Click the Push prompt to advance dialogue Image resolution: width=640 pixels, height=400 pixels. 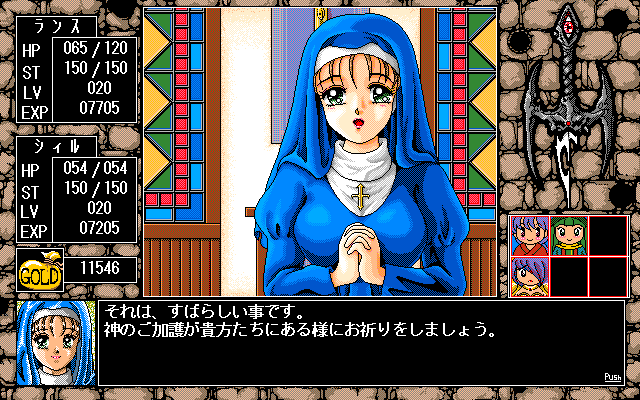[613, 377]
